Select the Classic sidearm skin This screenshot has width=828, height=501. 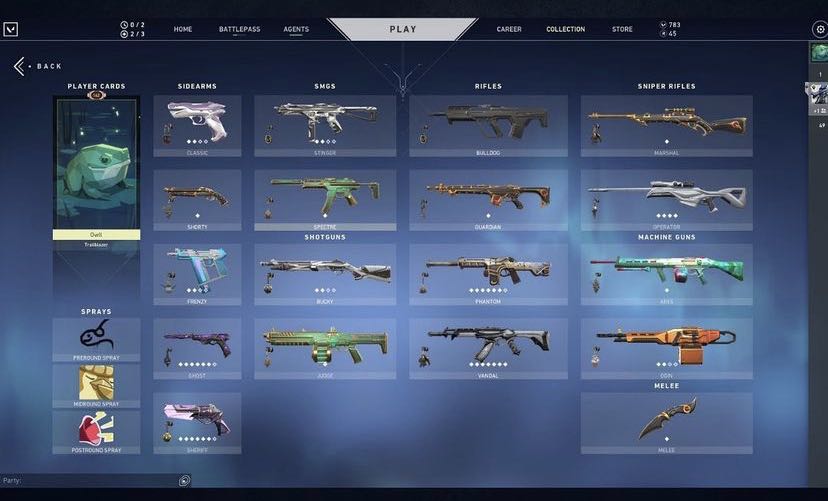[x=197, y=125]
